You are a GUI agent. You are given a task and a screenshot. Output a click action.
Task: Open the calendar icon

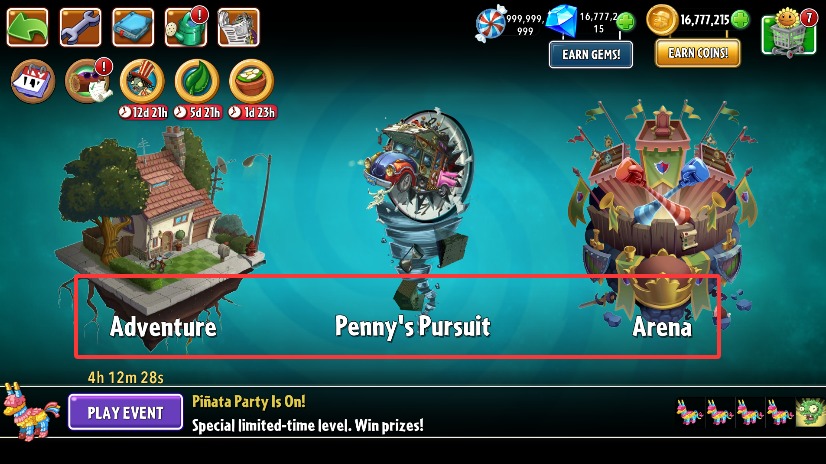pos(32,82)
